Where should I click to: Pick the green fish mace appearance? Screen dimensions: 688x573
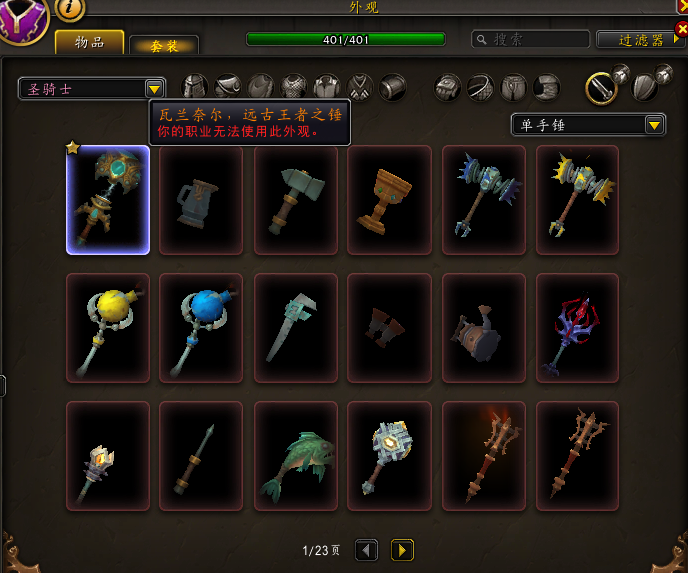295,456
